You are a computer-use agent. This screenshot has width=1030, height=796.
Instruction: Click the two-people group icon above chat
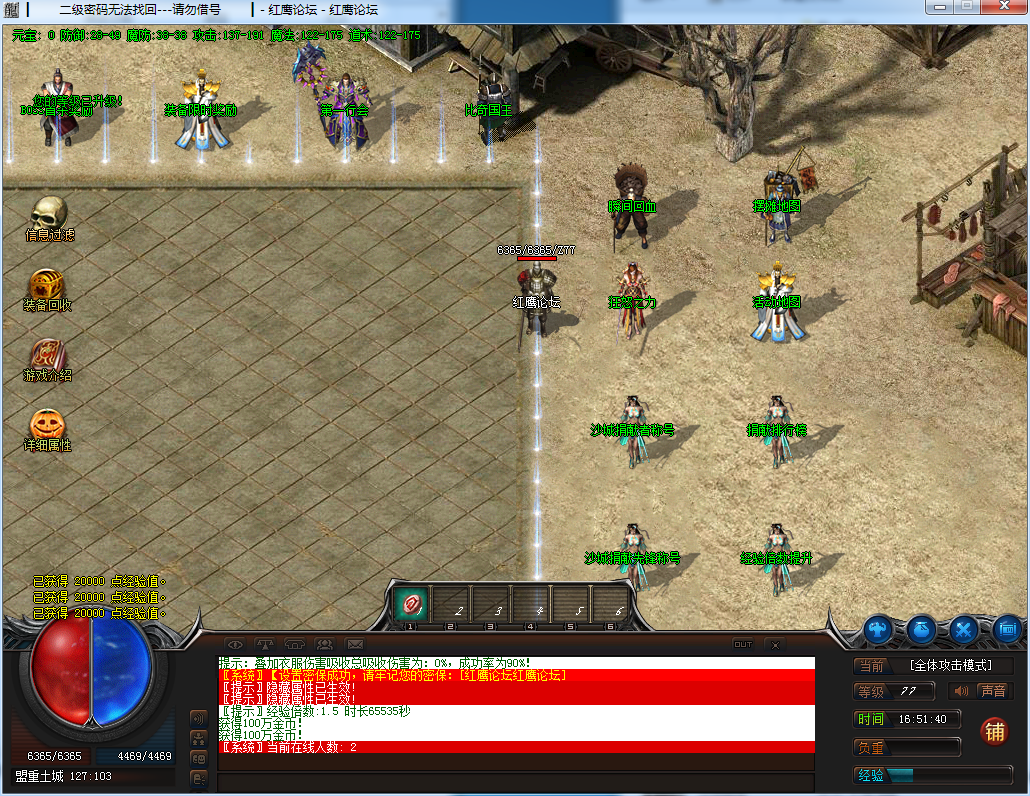tap(325, 644)
